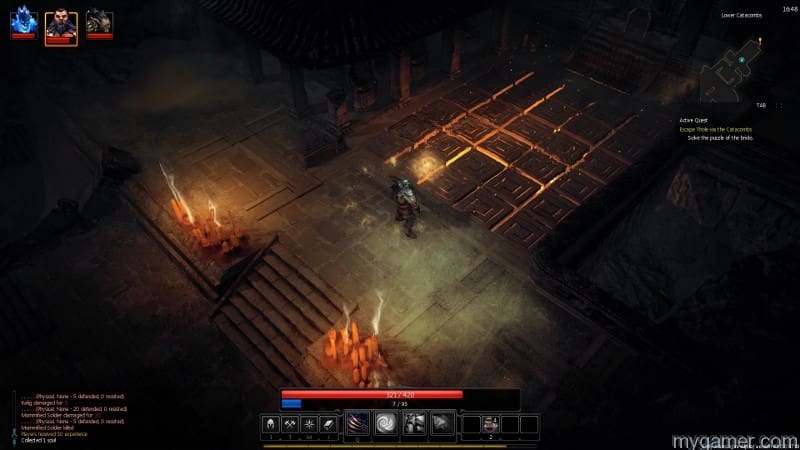Activate the white whirlwind ability
This screenshot has height=450, width=800.
tap(386, 425)
